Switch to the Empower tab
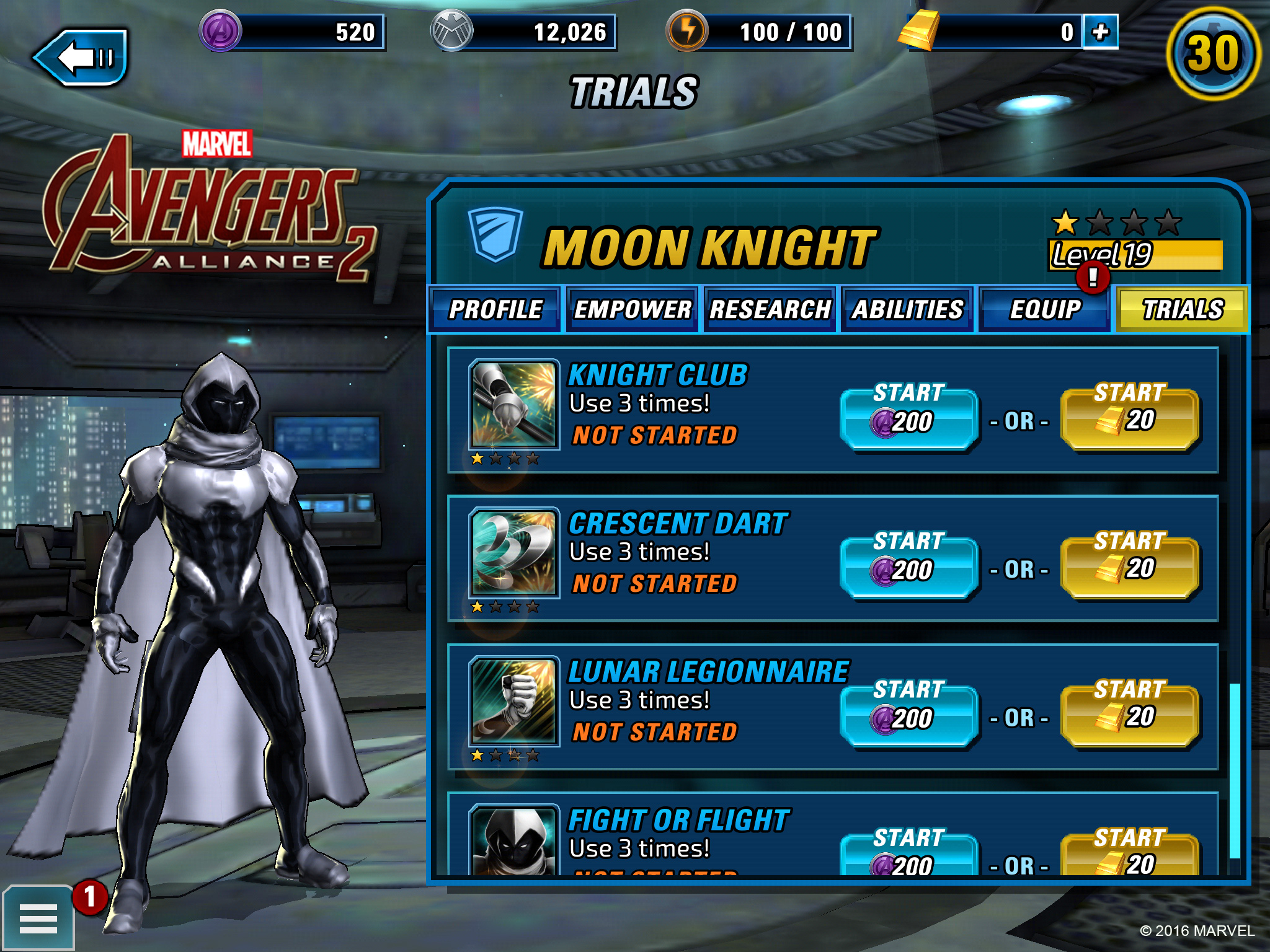Screen dimensions: 1270x952 coord(632,309)
